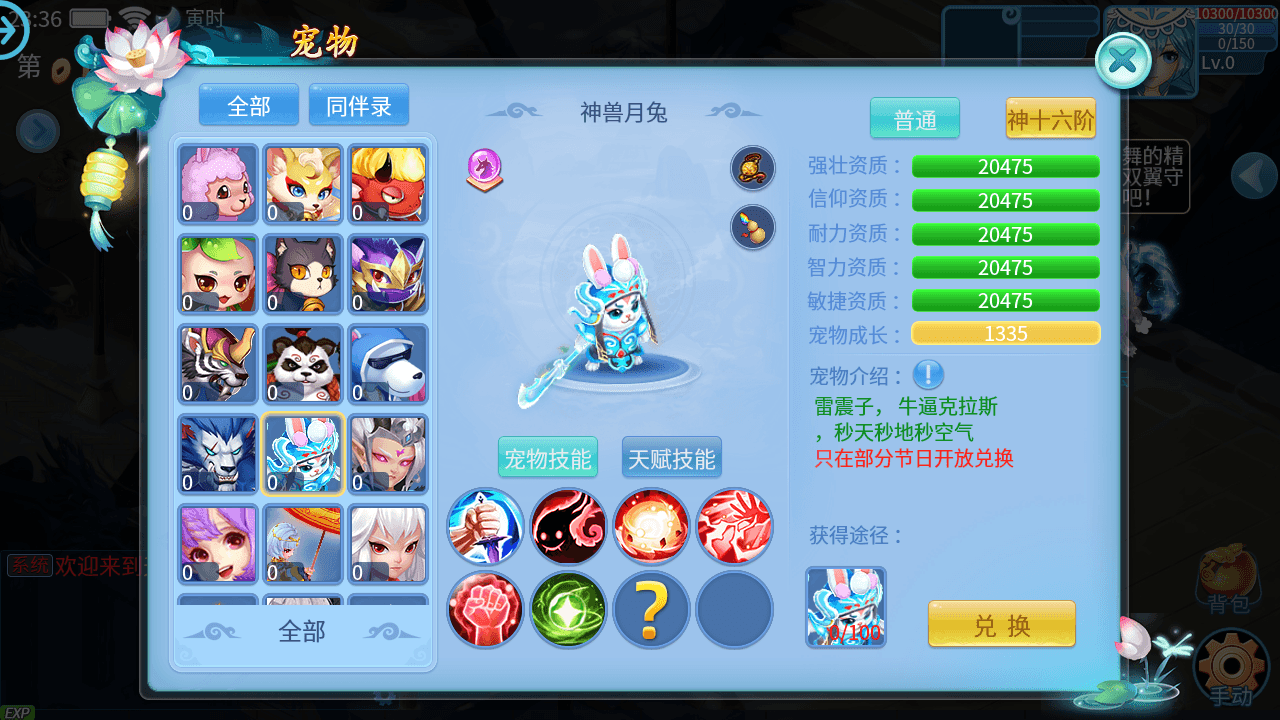Image resolution: width=1280 pixels, height=720 pixels.
Task: Click the red fist skill icon
Action: point(485,610)
